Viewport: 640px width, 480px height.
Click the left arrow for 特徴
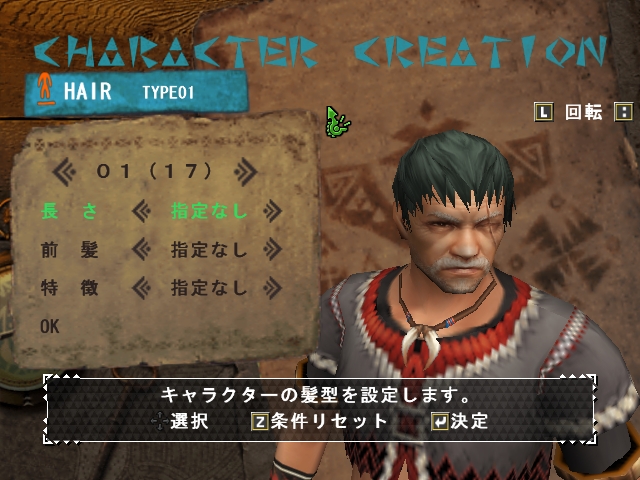point(141,288)
